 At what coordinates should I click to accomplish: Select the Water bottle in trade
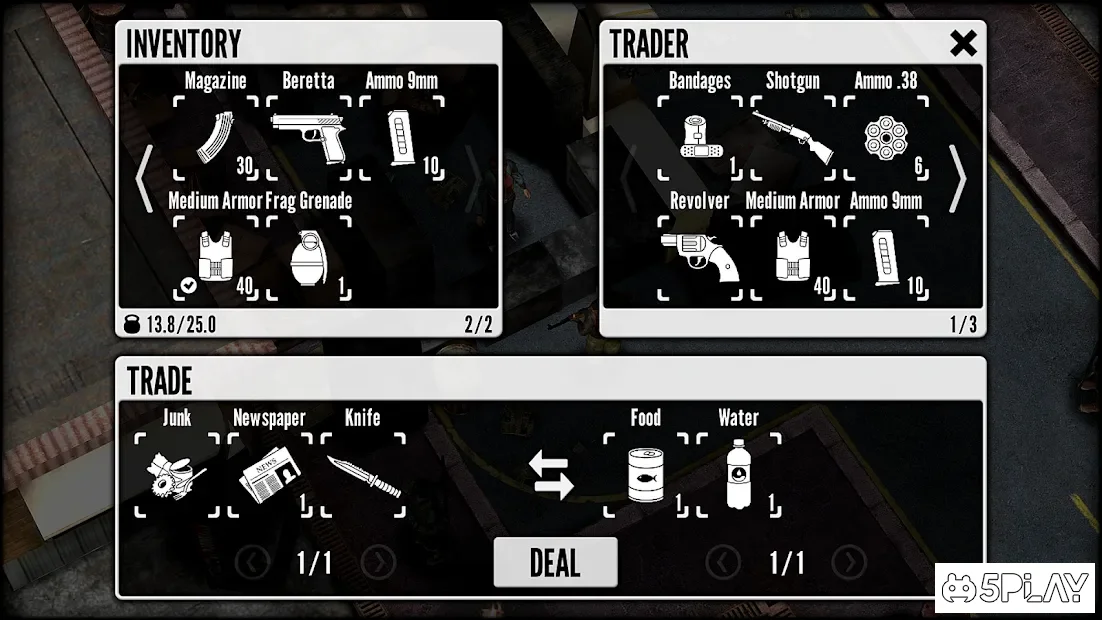point(739,475)
